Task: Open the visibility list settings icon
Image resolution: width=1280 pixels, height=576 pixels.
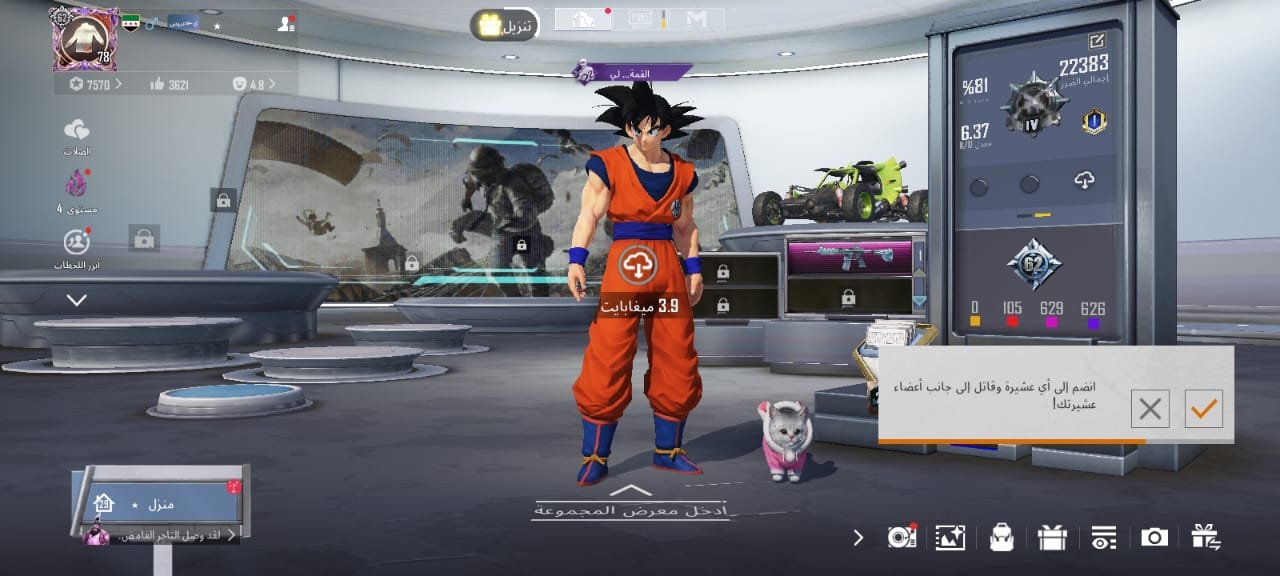Action: [1103, 537]
